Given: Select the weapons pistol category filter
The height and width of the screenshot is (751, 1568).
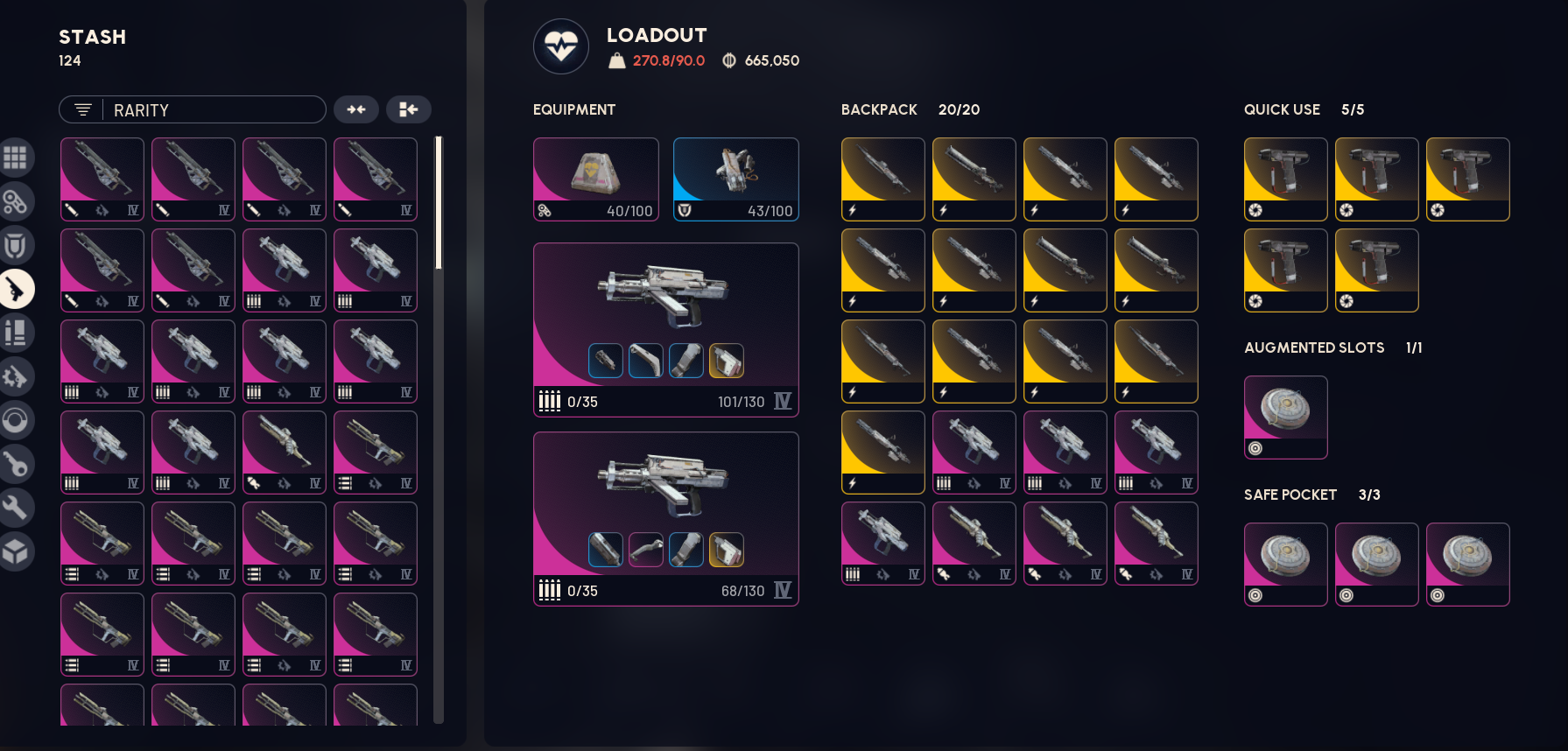Looking at the screenshot, I should point(16,289).
